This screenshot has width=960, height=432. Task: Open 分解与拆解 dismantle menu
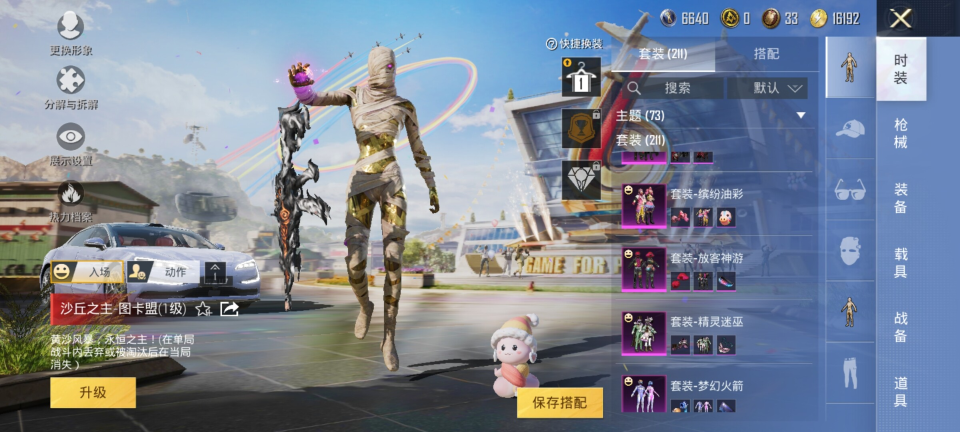click(70, 88)
